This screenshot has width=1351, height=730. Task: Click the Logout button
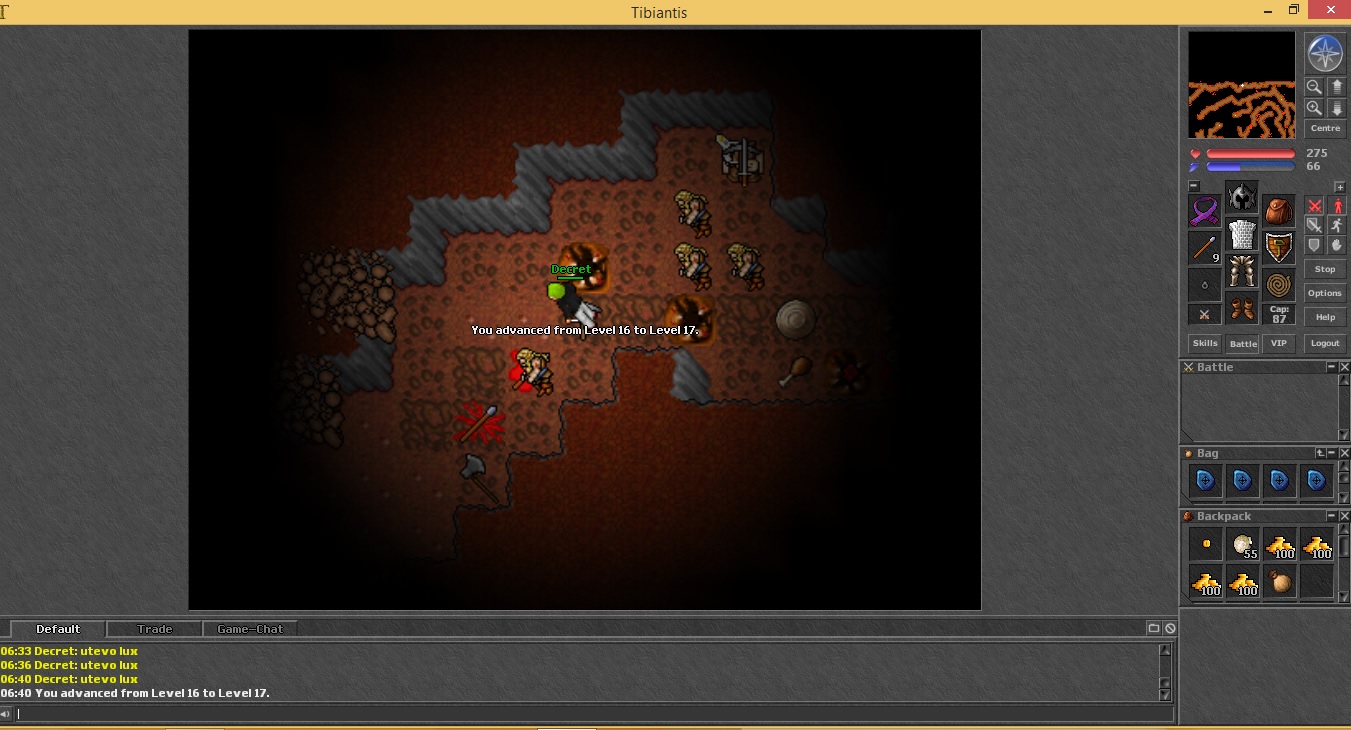tap(1325, 343)
